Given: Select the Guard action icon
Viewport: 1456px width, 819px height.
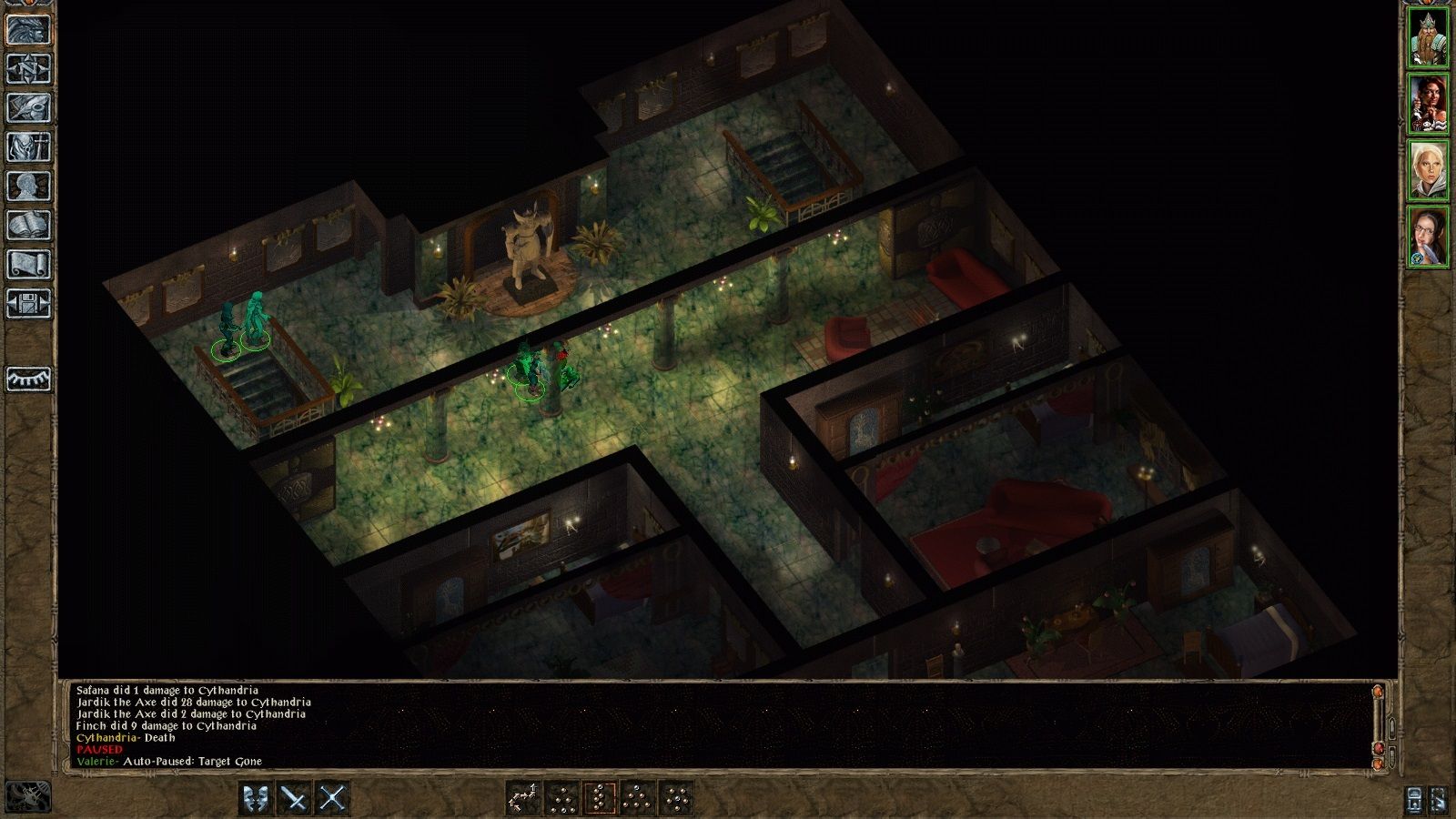Looking at the screenshot, I should point(256,798).
